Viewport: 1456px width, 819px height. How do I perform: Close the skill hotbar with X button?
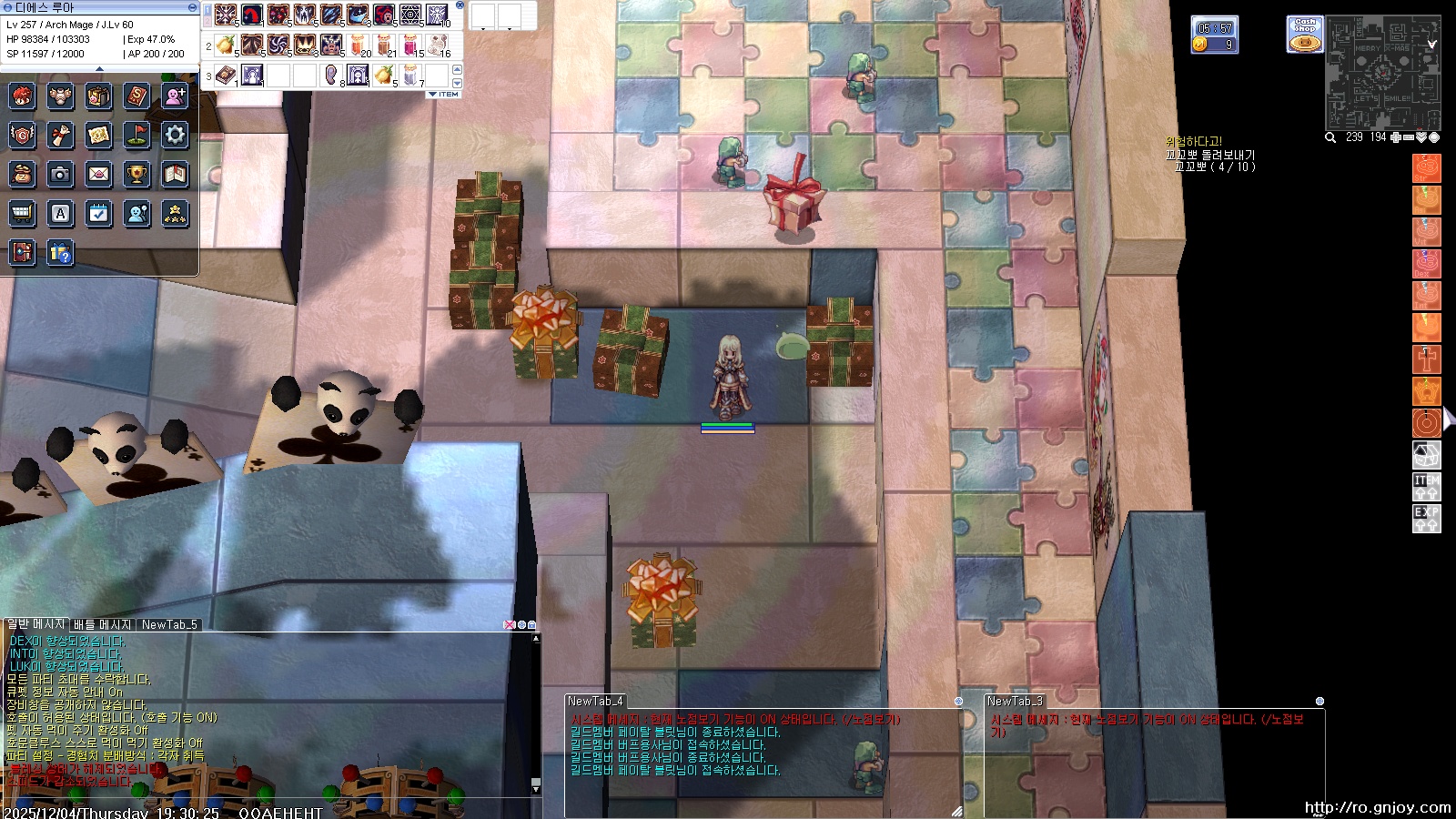click(460, 5)
